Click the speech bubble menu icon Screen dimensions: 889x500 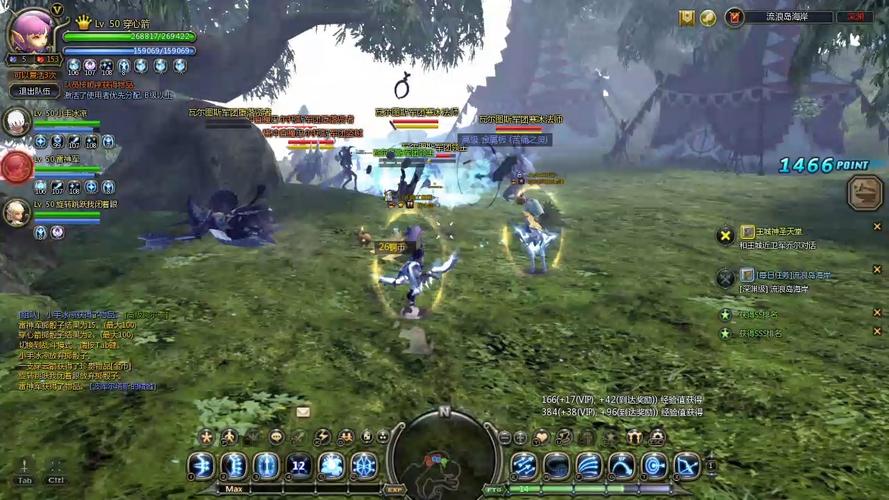276,437
